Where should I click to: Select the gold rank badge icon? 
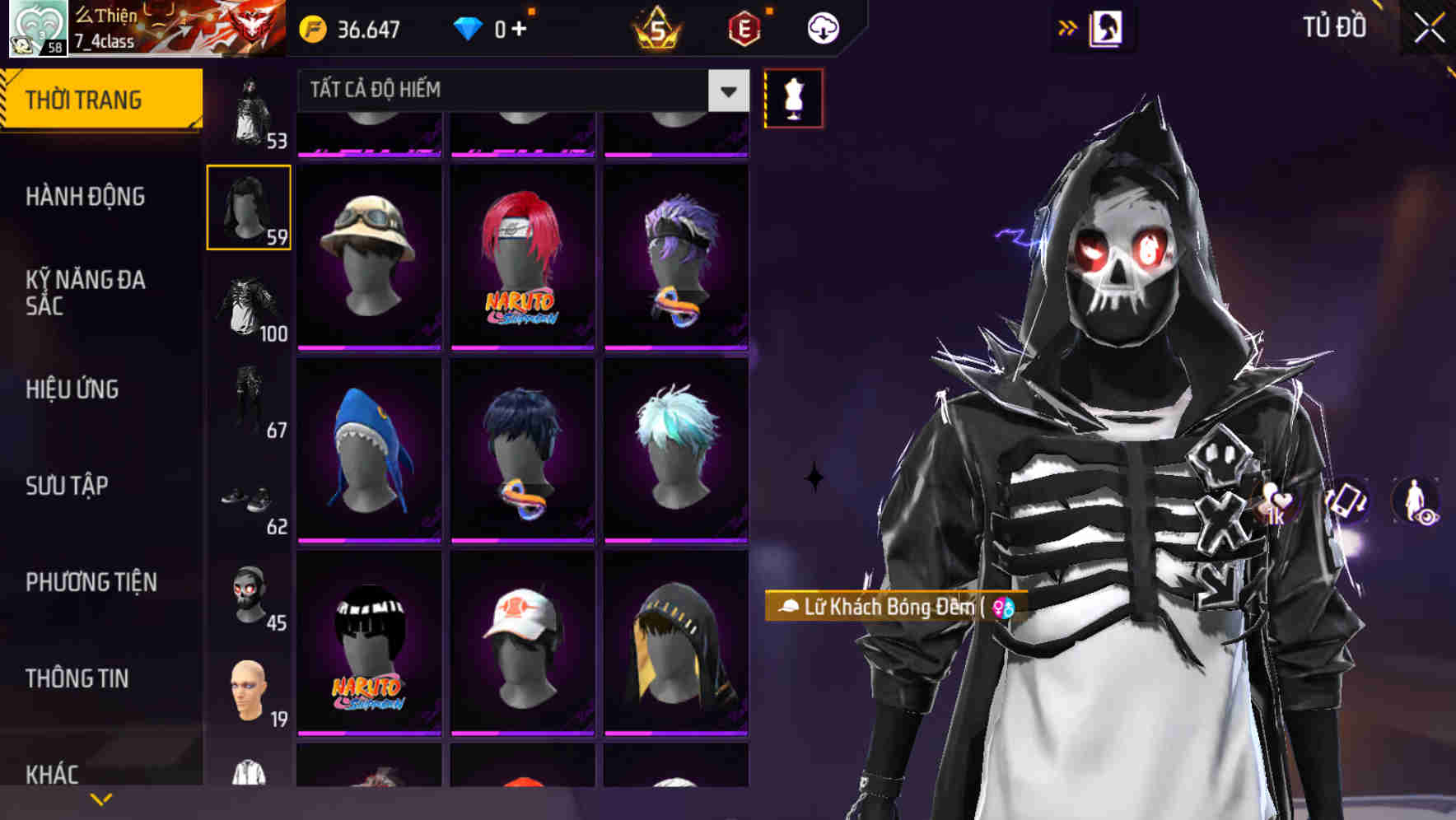(x=658, y=29)
